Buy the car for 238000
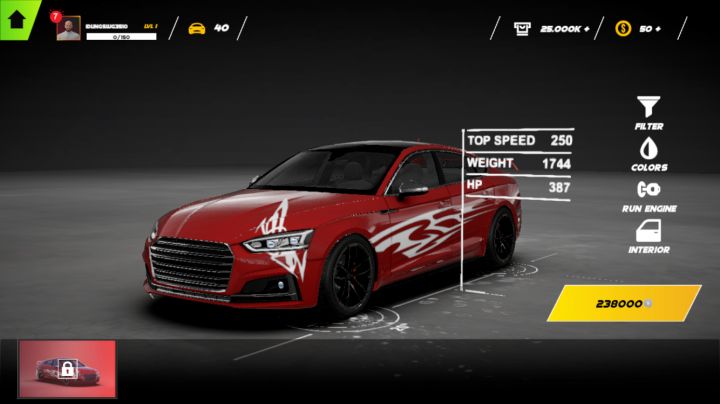 pos(624,303)
